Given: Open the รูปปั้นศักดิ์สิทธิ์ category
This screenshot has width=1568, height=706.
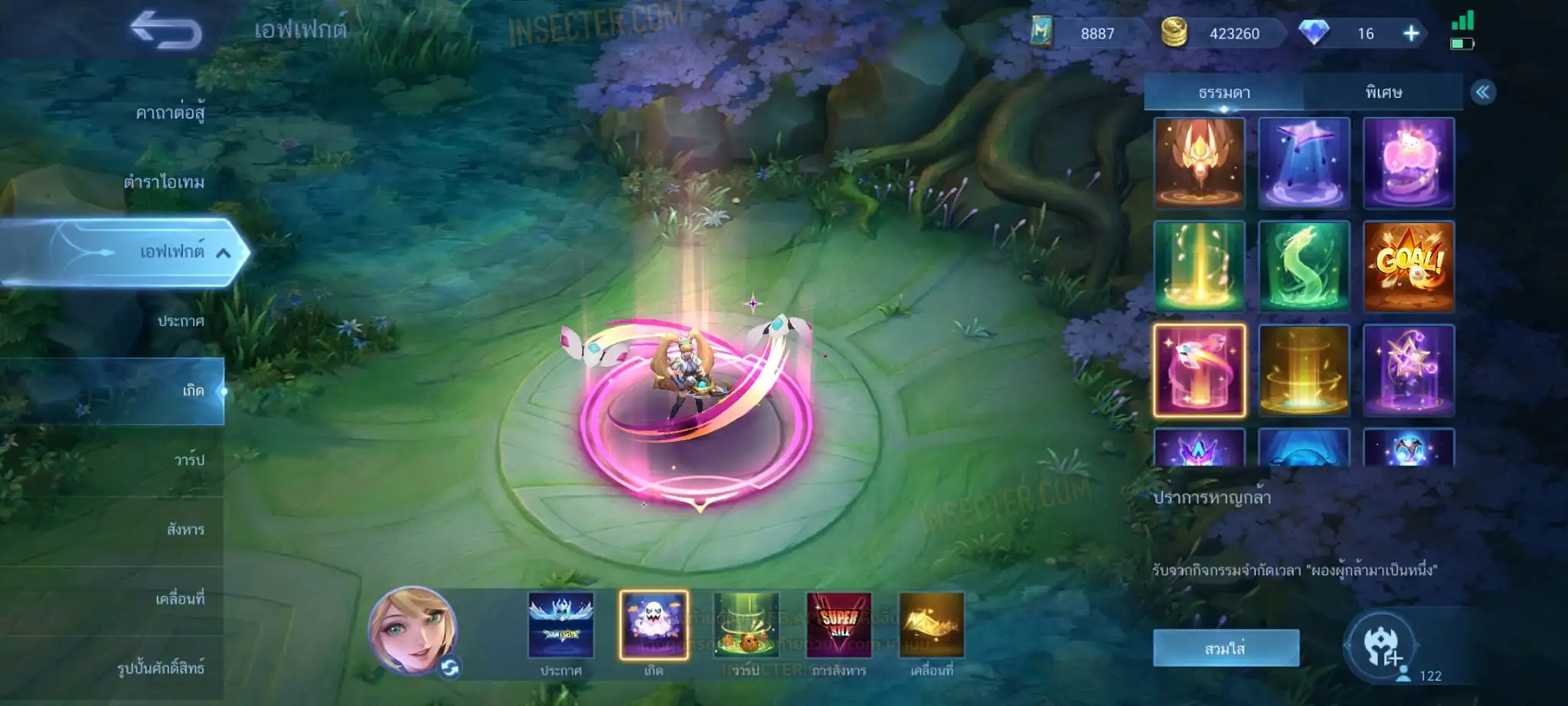Looking at the screenshot, I should pyautogui.click(x=160, y=668).
